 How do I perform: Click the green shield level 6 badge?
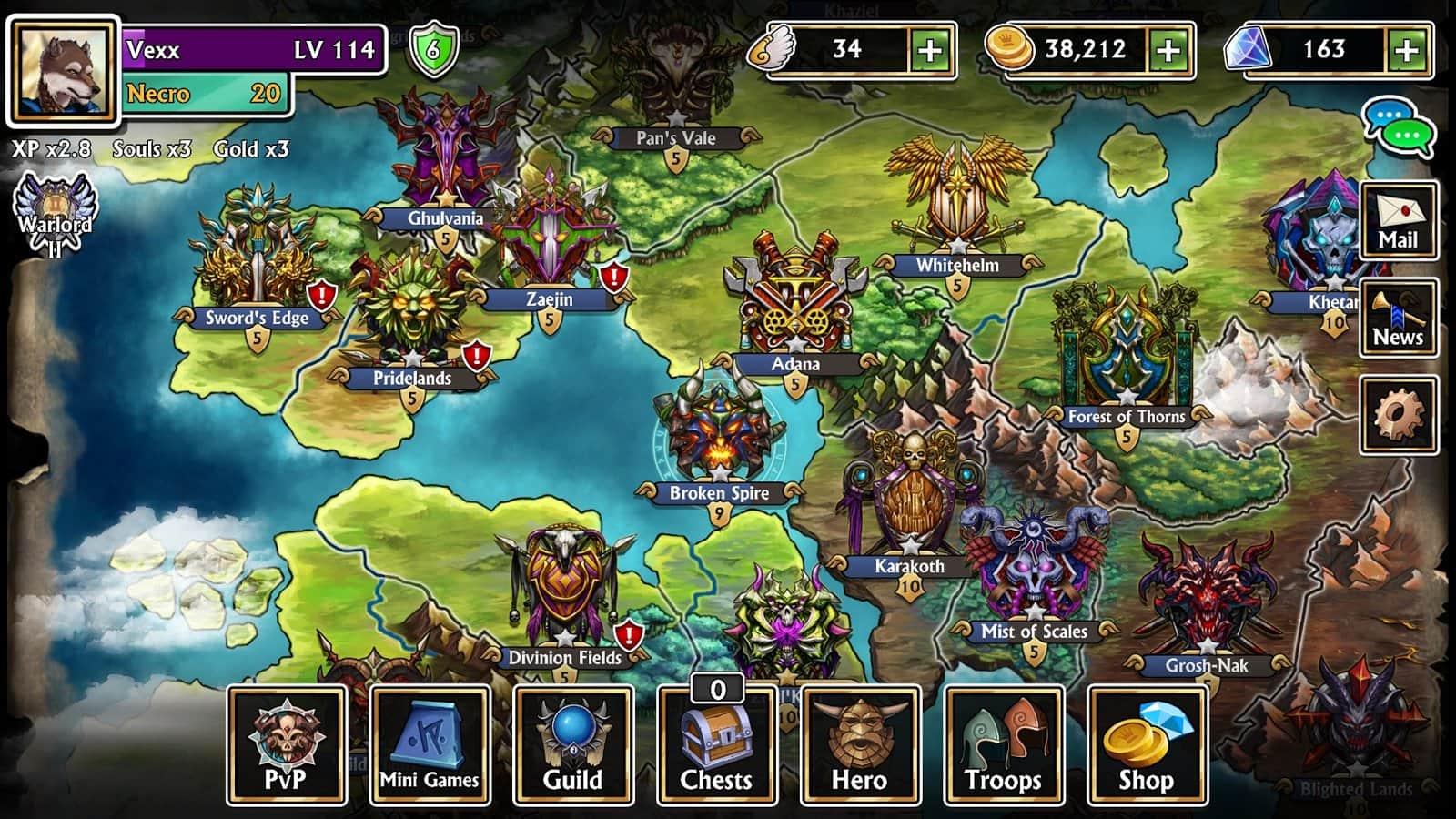click(433, 49)
